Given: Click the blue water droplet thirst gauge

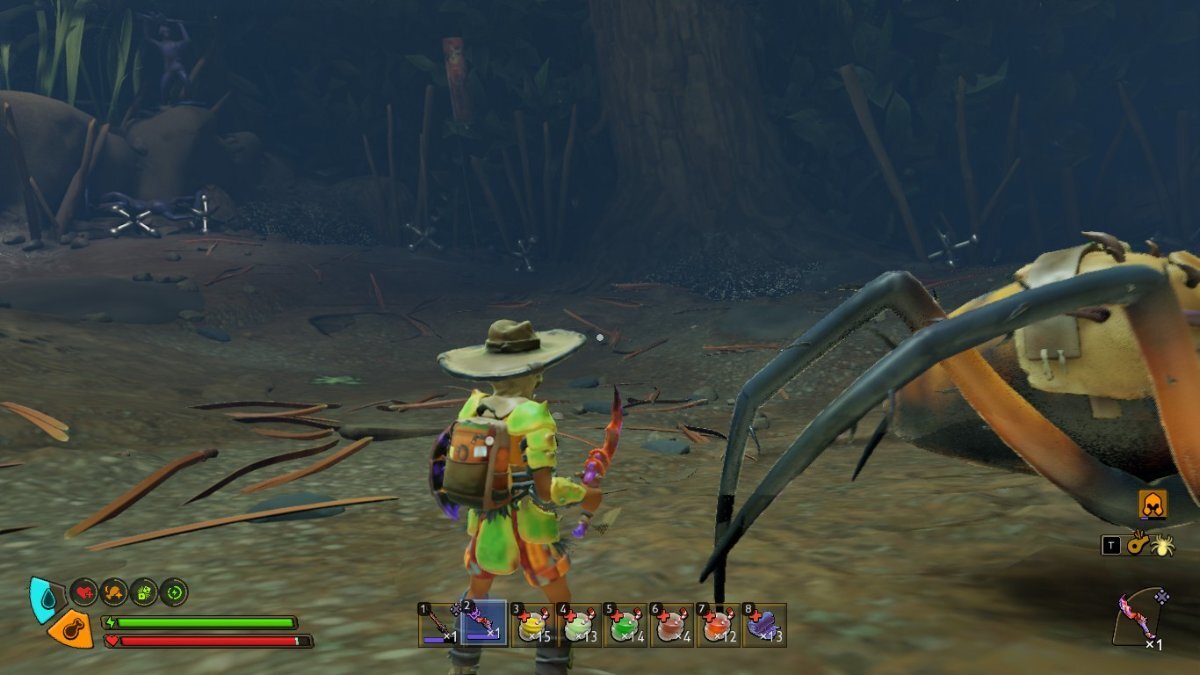Looking at the screenshot, I should coord(43,598).
